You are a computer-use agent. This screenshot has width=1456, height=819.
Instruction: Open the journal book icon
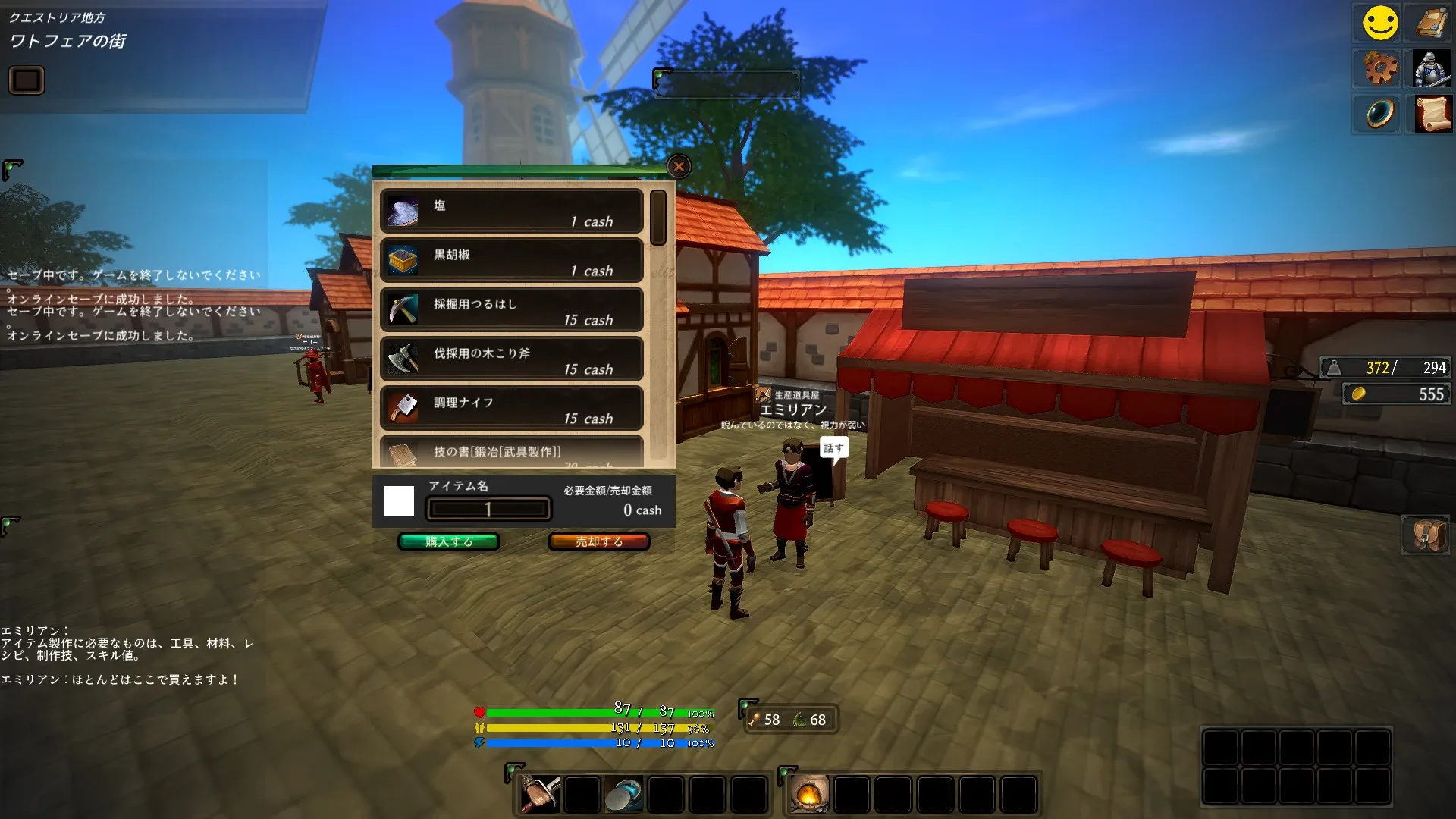pyautogui.click(x=1429, y=23)
